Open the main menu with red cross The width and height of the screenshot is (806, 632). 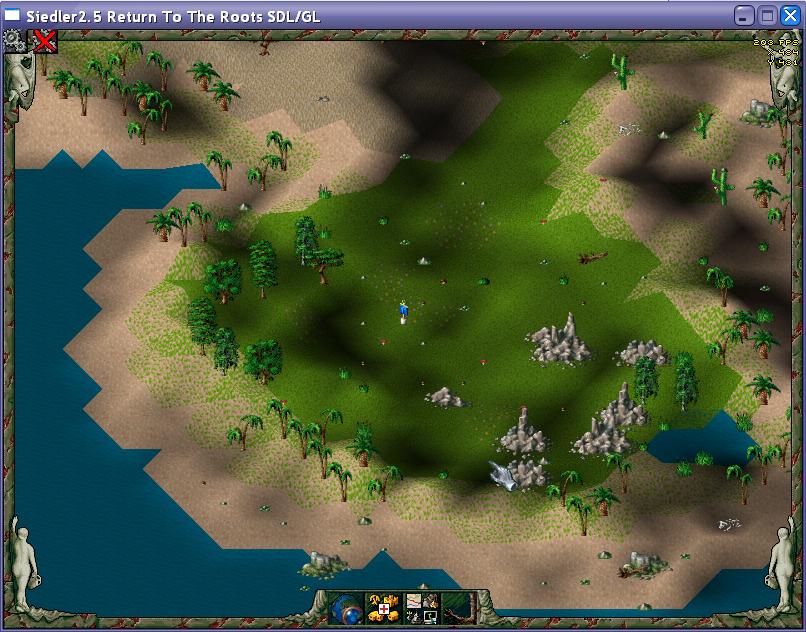[383, 608]
